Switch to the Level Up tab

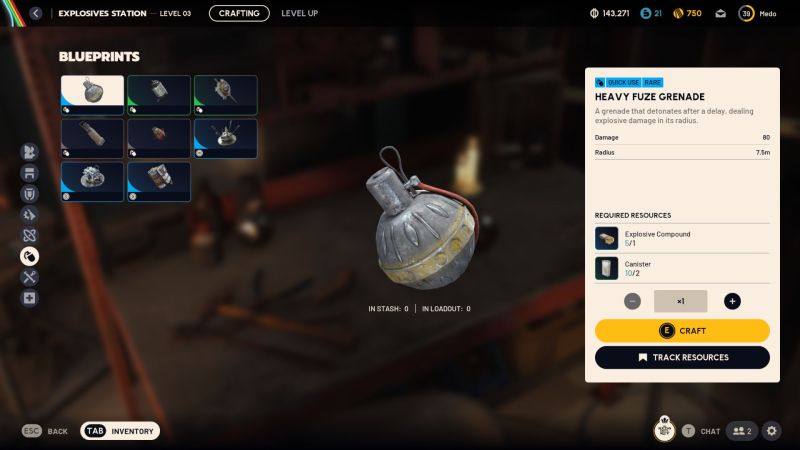[x=300, y=13]
